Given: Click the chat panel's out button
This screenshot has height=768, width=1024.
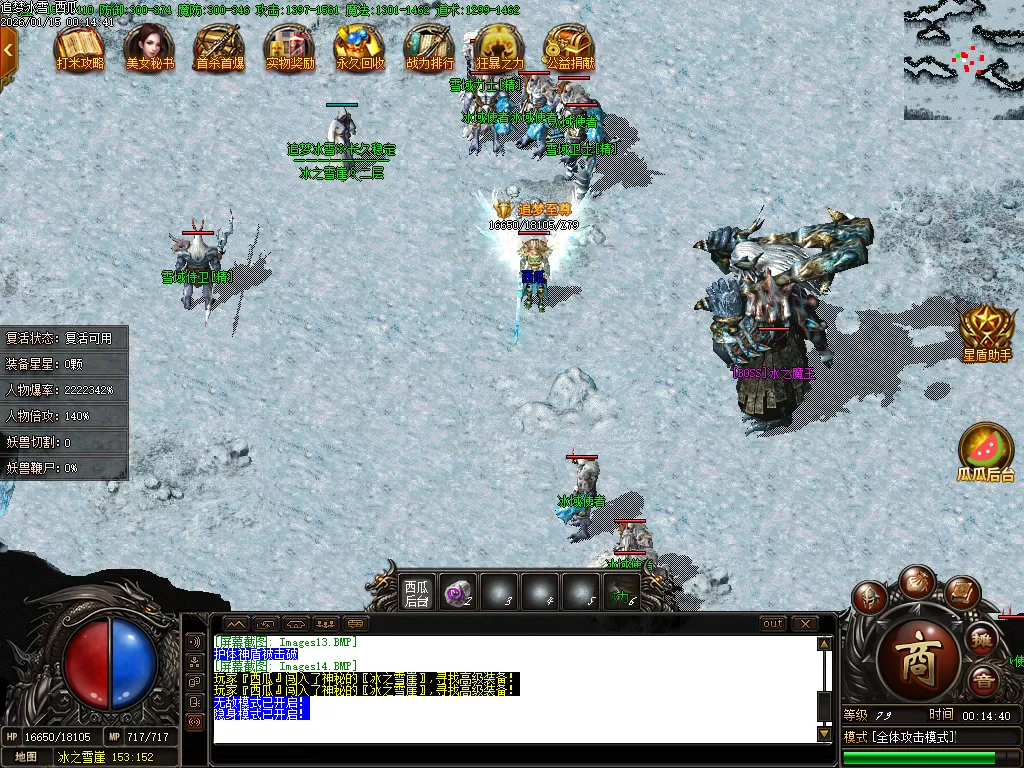Looking at the screenshot, I should pyautogui.click(x=773, y=624).
